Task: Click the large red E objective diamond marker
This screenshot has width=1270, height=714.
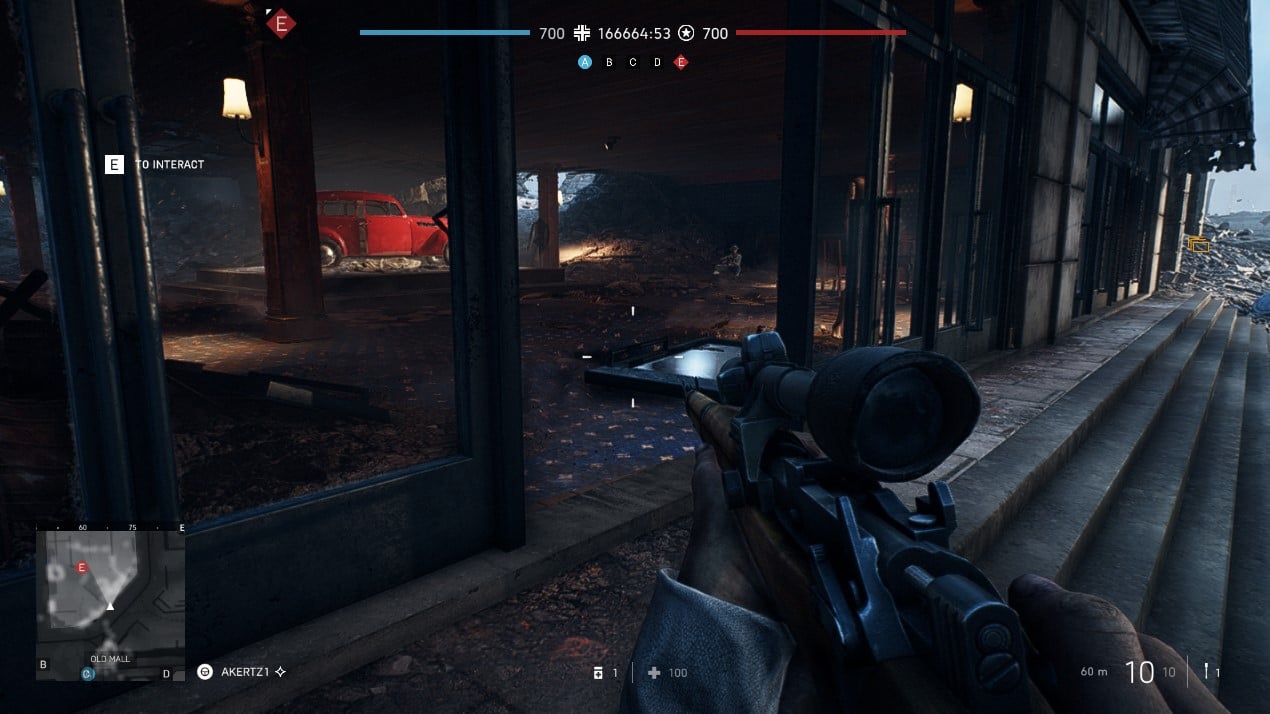Action: point(281,24)
